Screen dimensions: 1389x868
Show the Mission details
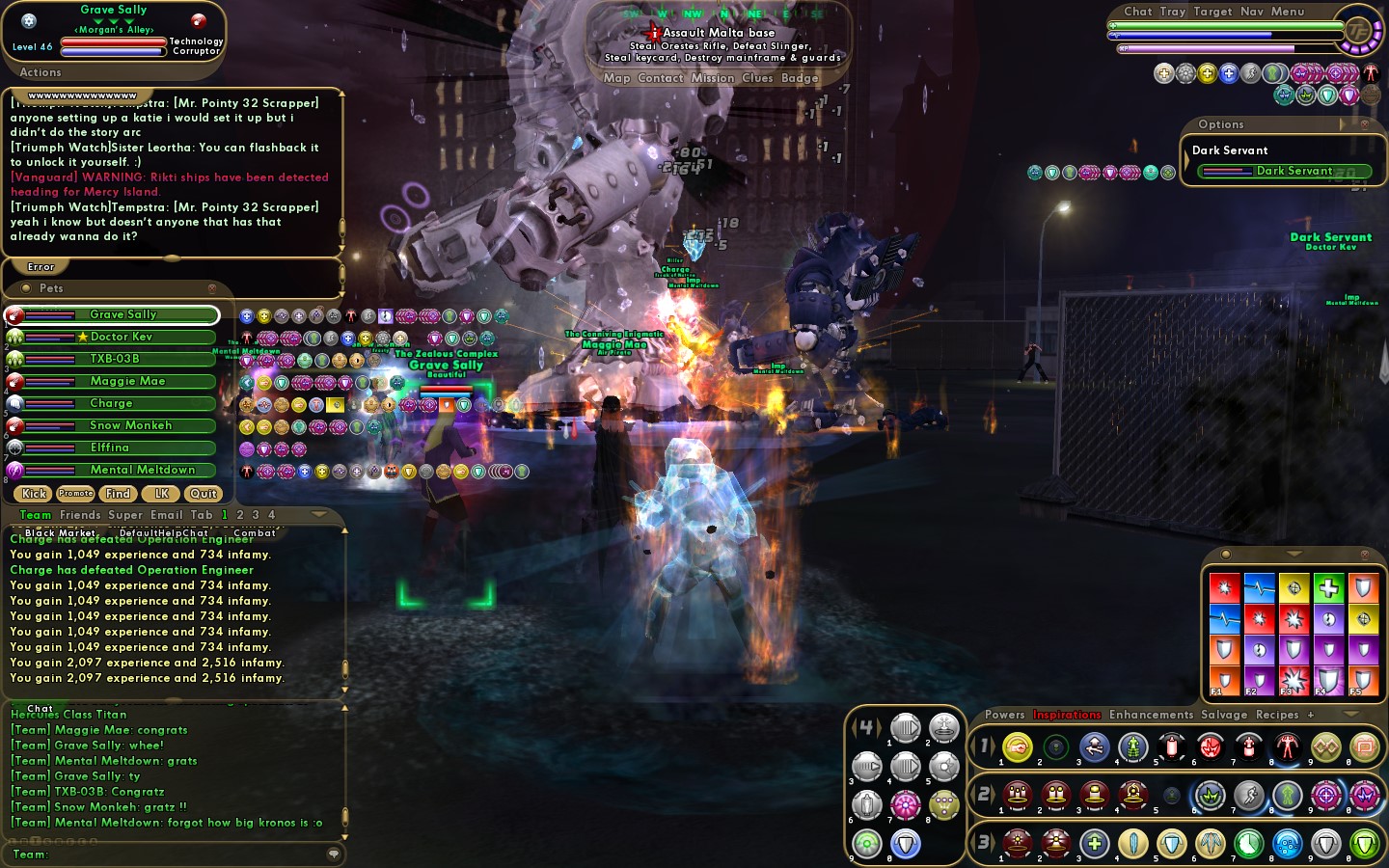click(x=712, y=78)
